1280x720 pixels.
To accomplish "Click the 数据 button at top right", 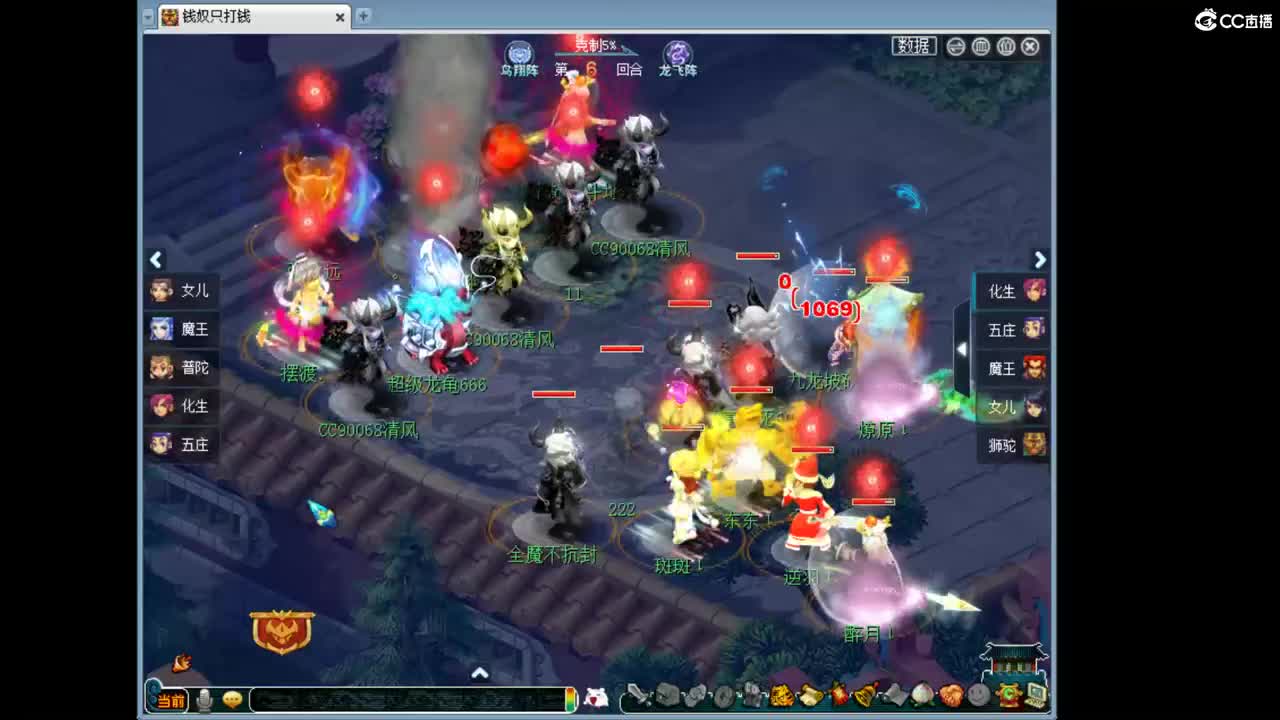I will (x=913, y=46).
